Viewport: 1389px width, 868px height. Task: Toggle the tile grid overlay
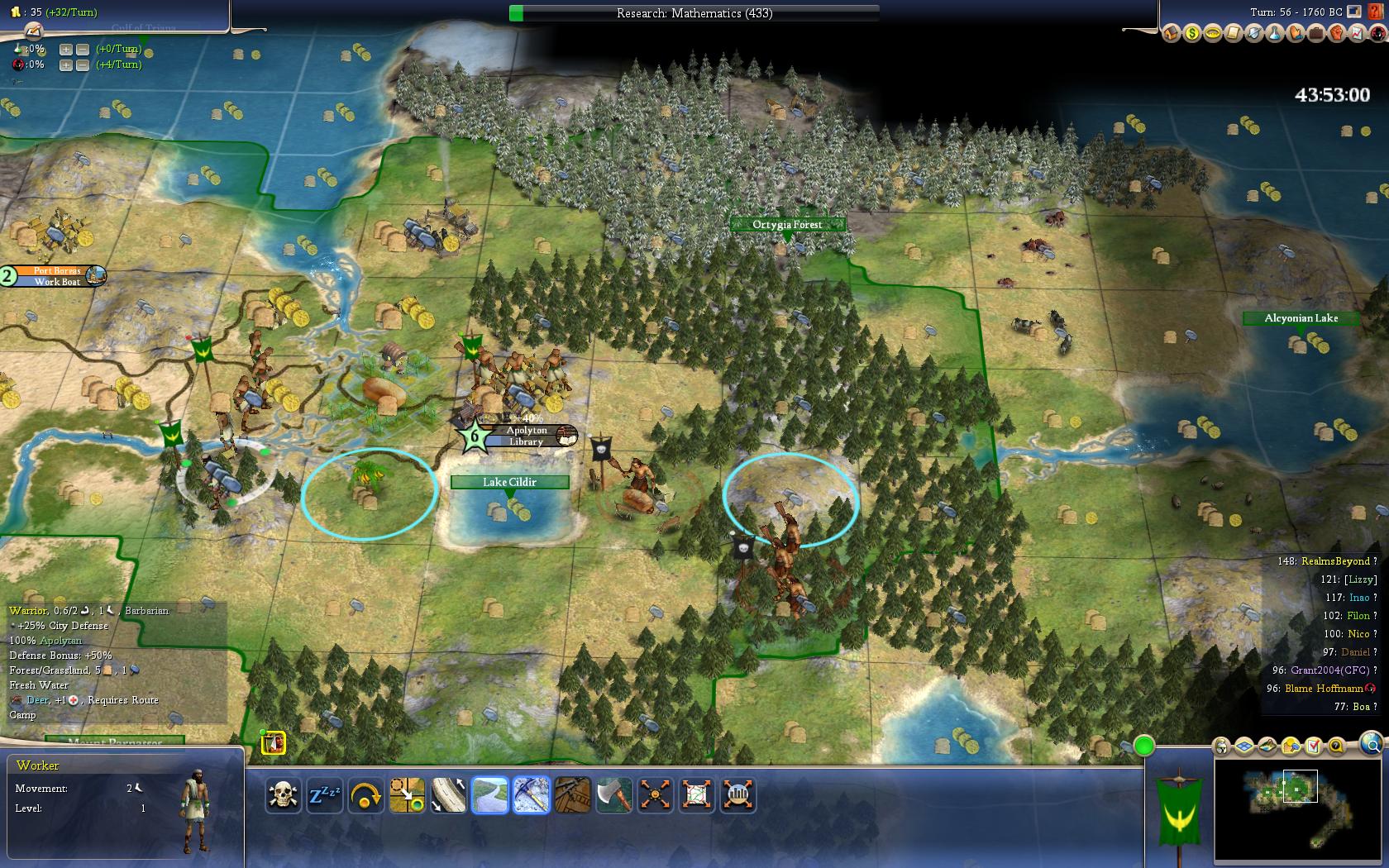tap(1244, 746)
